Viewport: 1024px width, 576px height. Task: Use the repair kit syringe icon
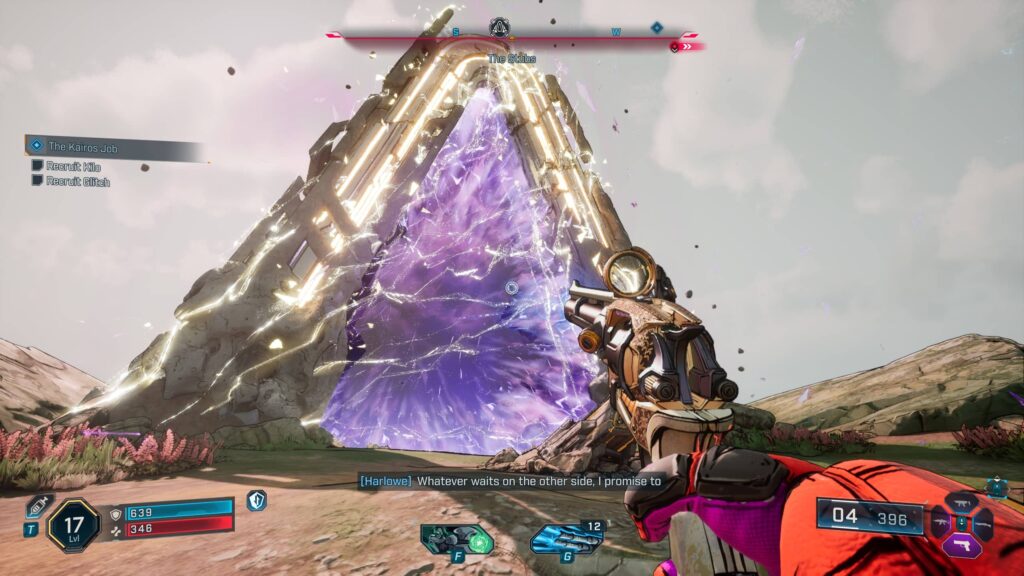tap(39, 506)
